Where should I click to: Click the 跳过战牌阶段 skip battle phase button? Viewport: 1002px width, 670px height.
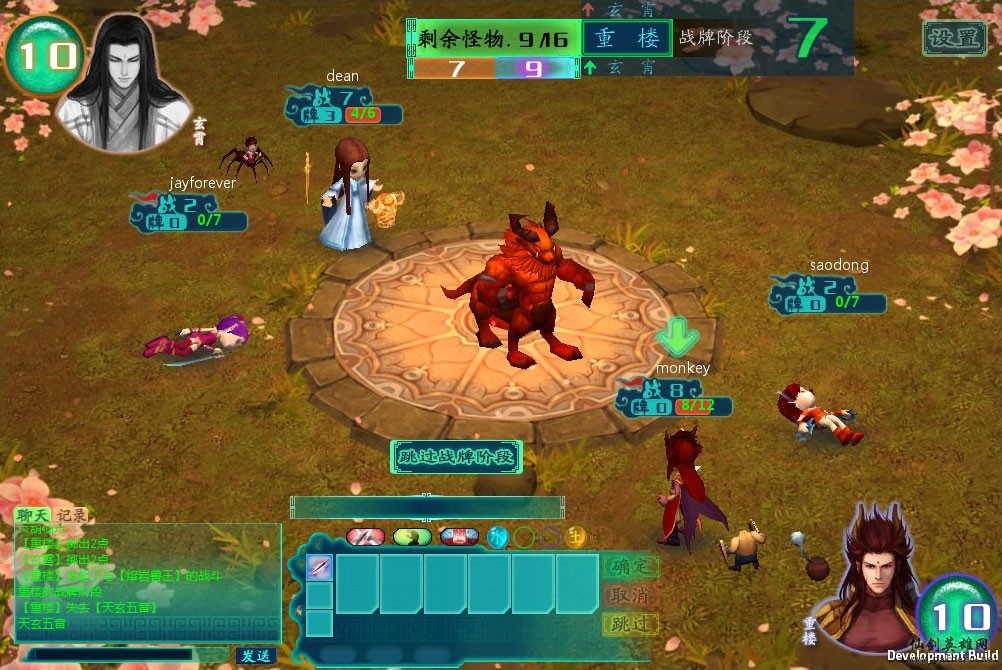tap(456, 457)
